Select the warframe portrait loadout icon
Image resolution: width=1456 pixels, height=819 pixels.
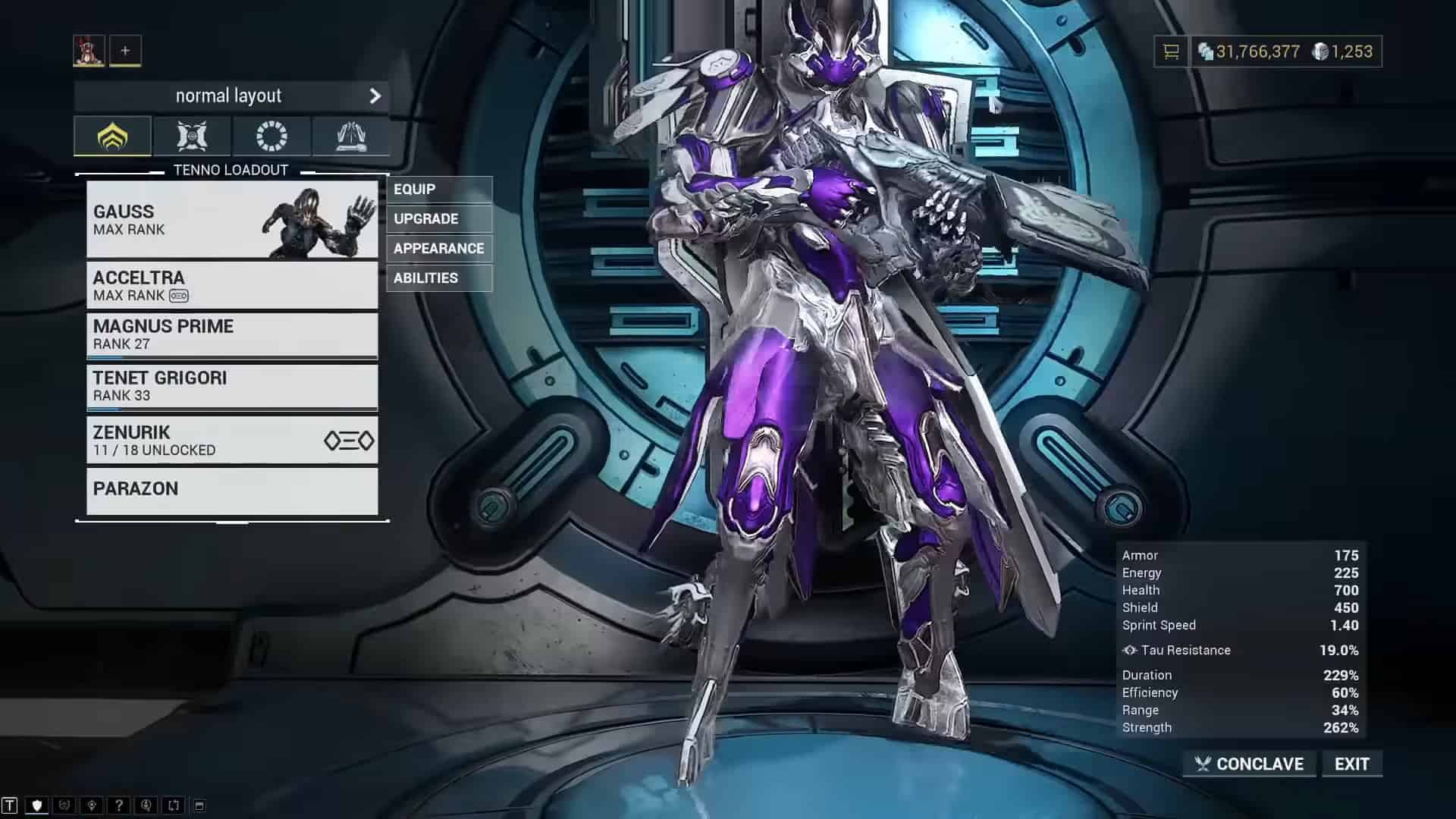click(x=89, y=51)
